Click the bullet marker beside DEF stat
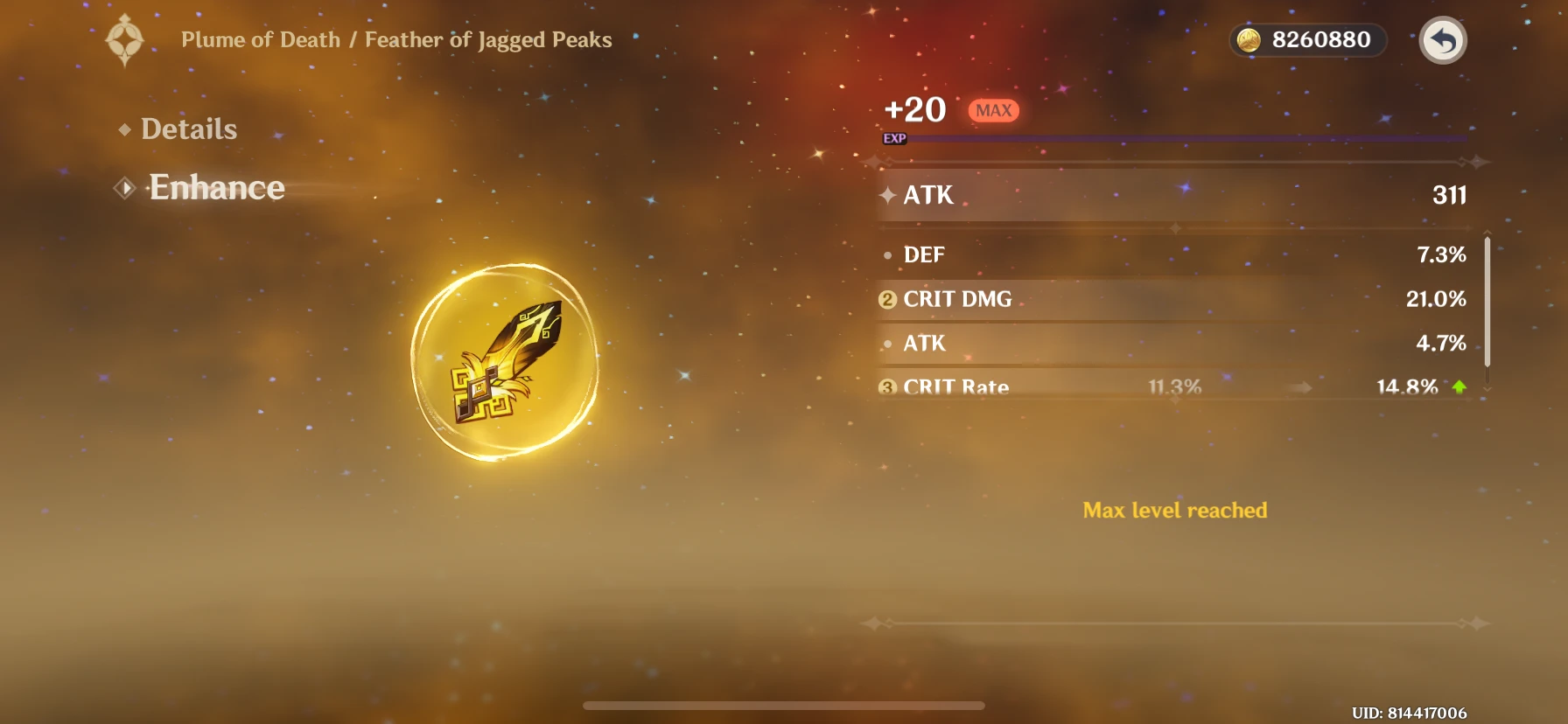The height and width of the screenshot is (724, 1568). pyautogui.click(x=886, y=255)
